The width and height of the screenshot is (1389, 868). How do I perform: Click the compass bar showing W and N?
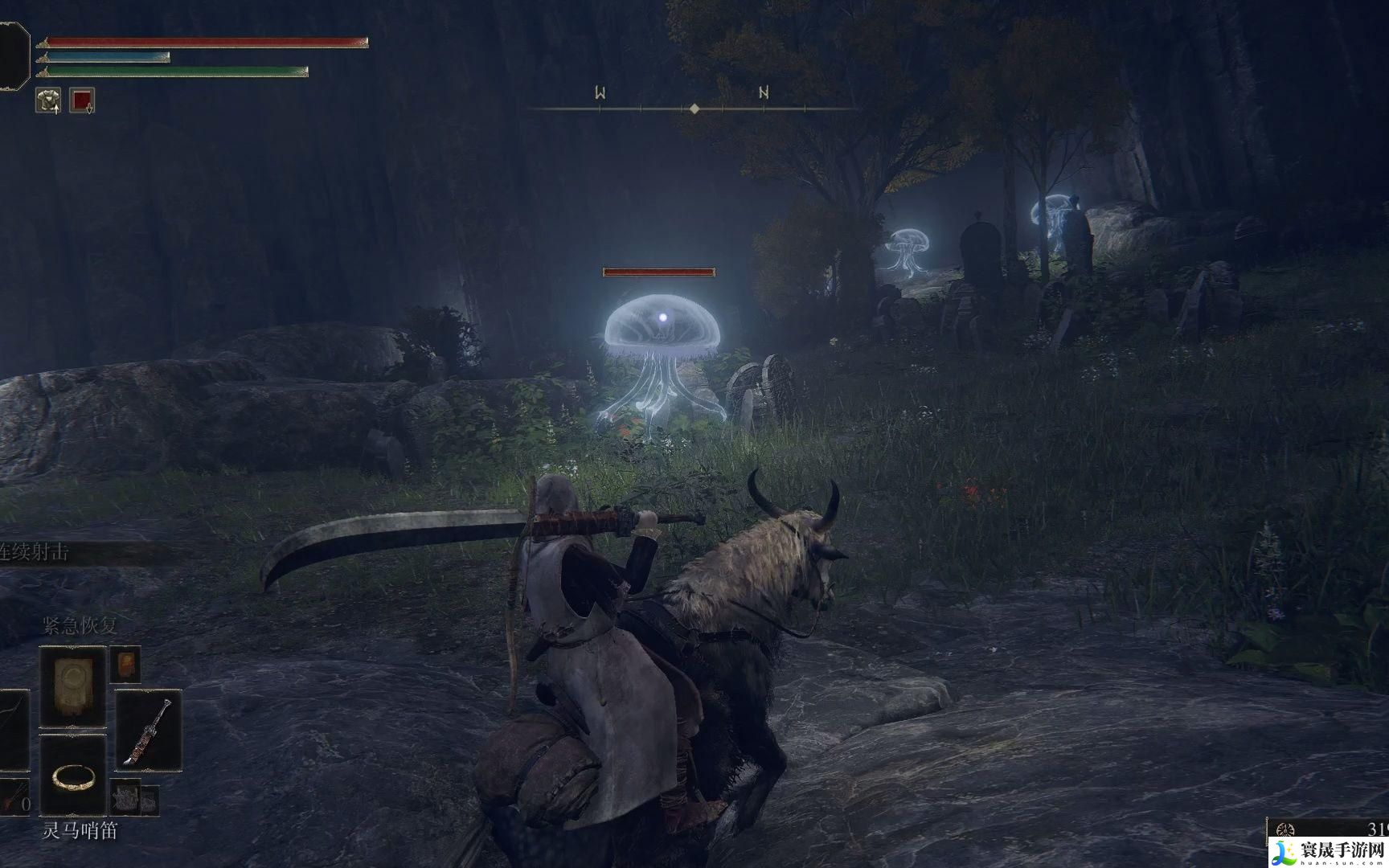pyautogui.click(x=693, y=107)
